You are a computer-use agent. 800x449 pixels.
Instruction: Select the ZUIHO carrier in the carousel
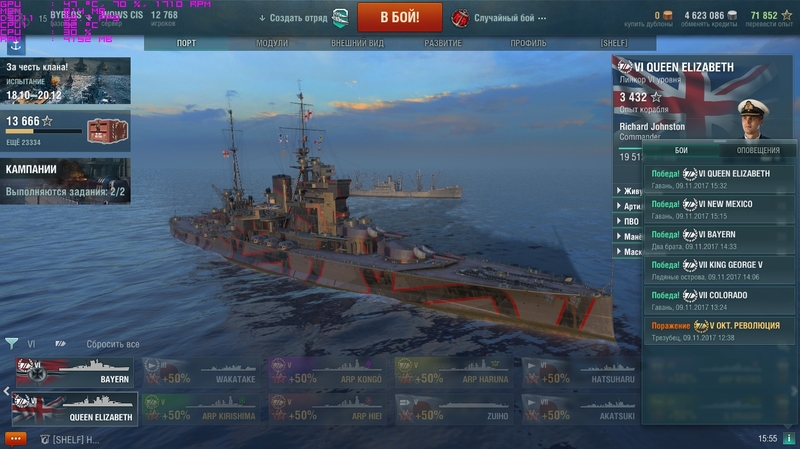(455, 408)
